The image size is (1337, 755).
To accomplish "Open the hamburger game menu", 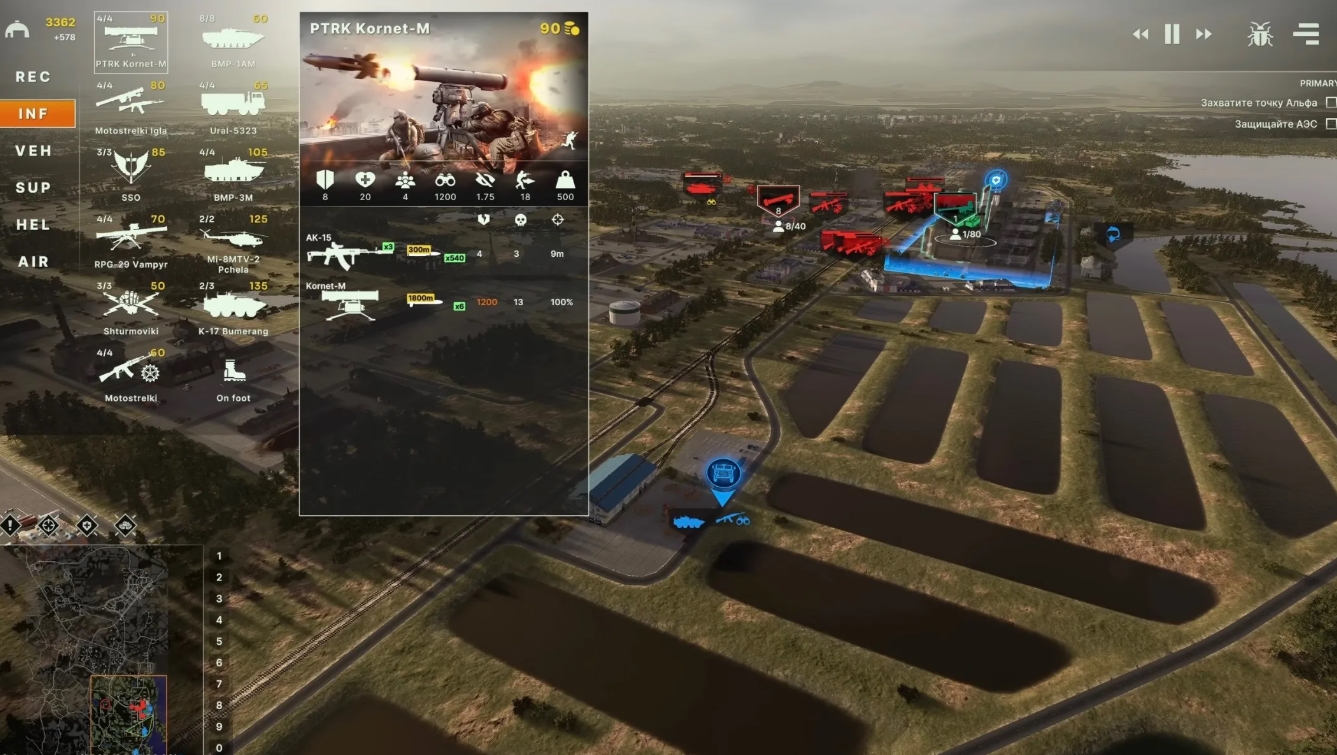I will coord(1305,33).
